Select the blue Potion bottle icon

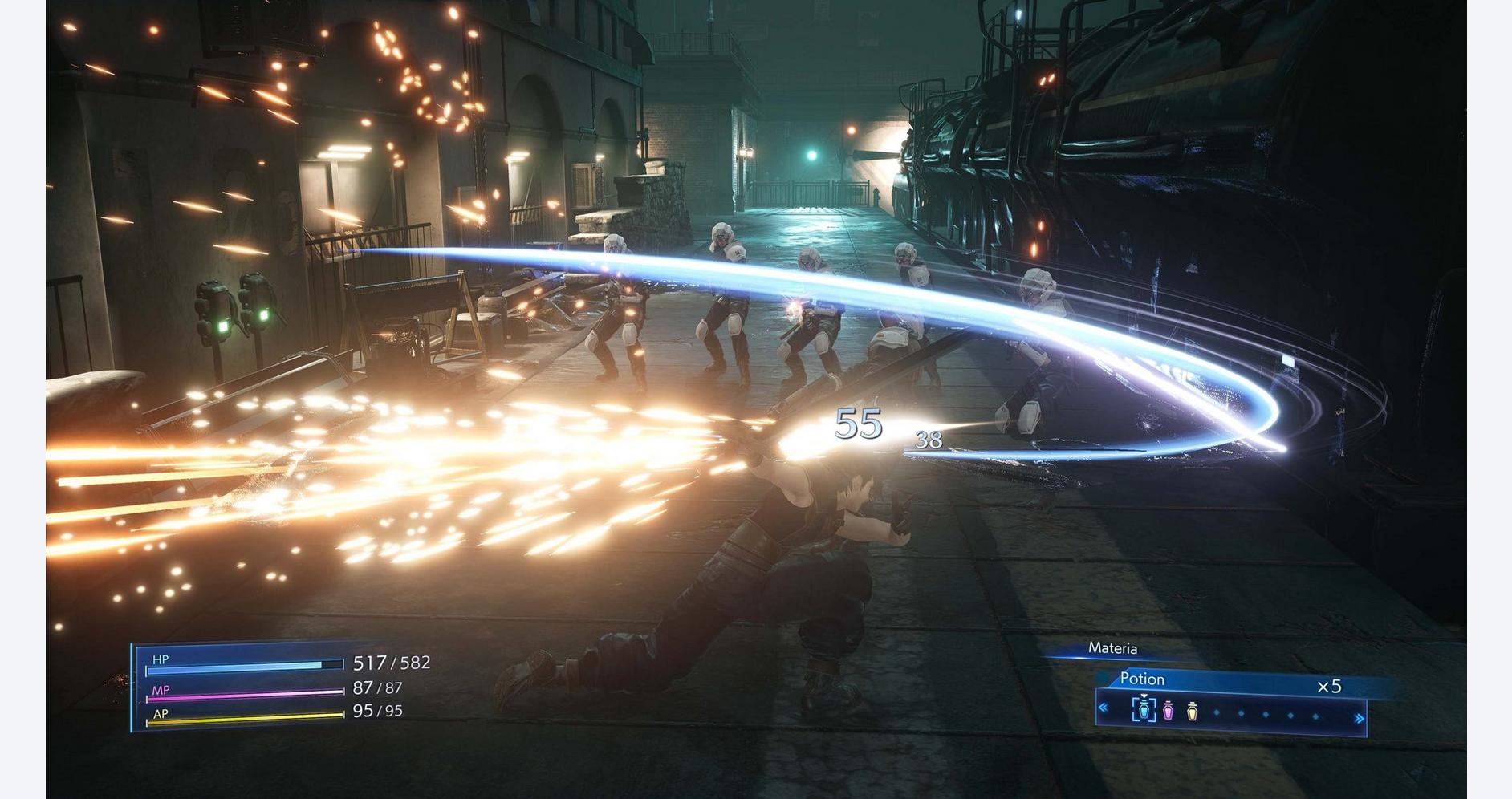click(x=1144, y=711)
